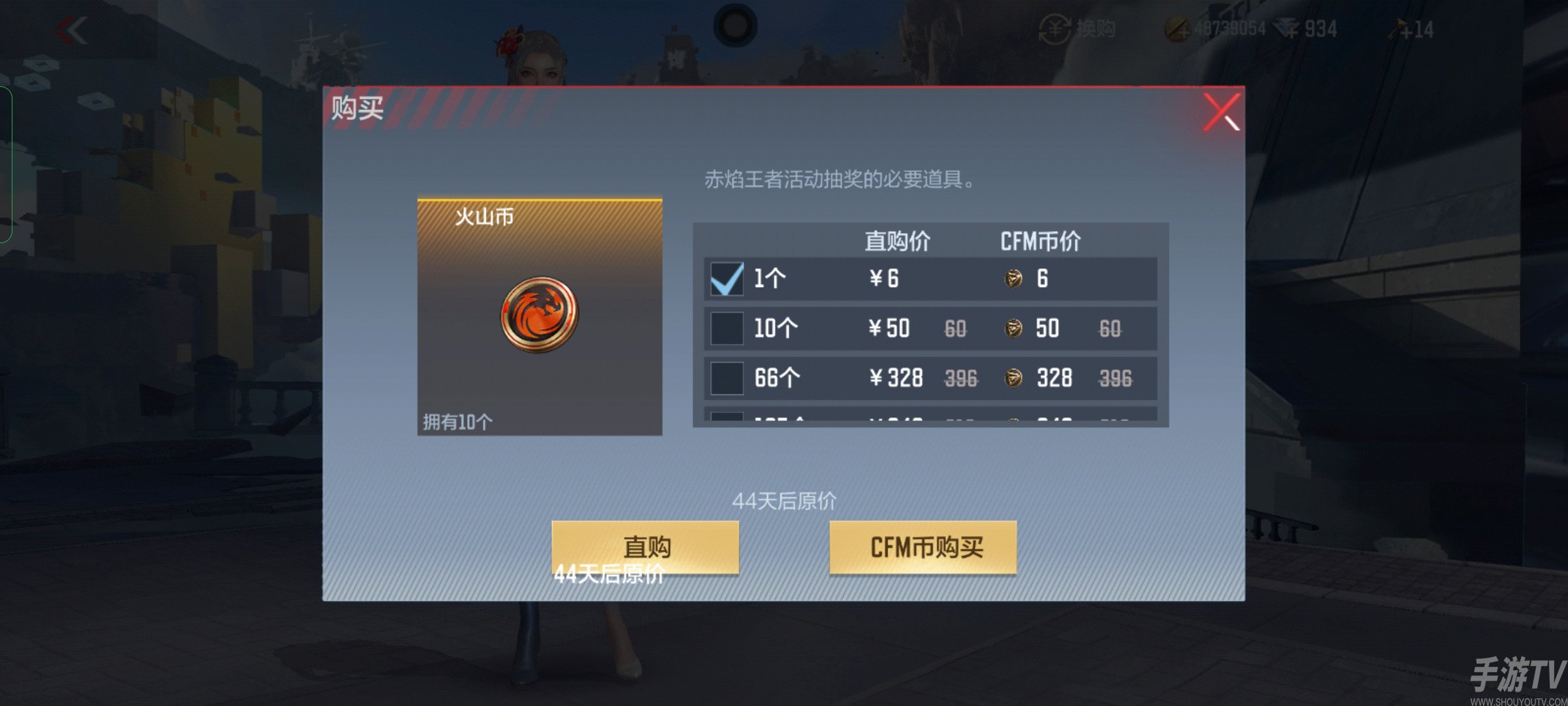This screenshot has height=706, width=1568.
Task: Click the crossed-out 396 original price
Action: [960, 378]
